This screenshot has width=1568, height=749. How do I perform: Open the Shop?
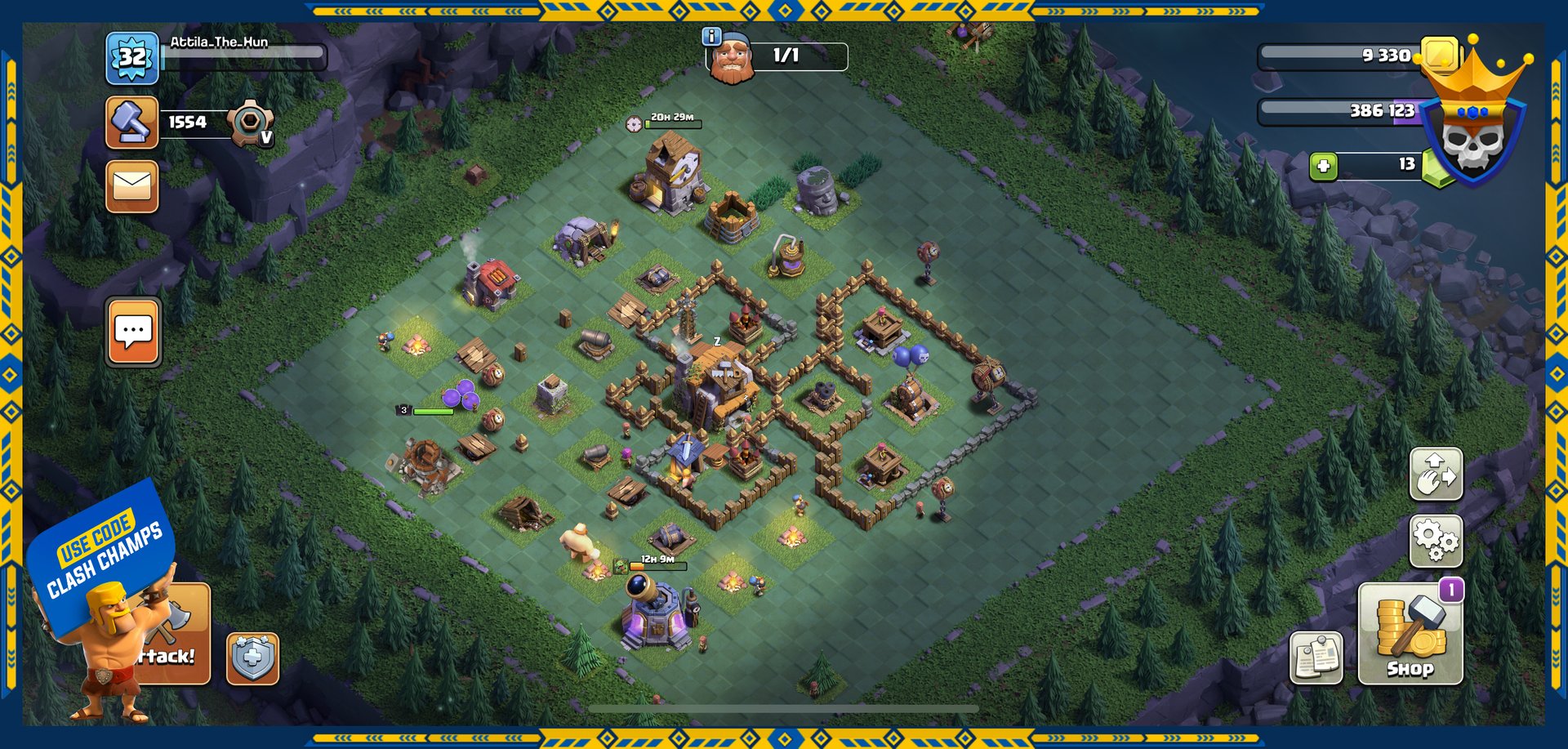click(x=1410, y=635)
